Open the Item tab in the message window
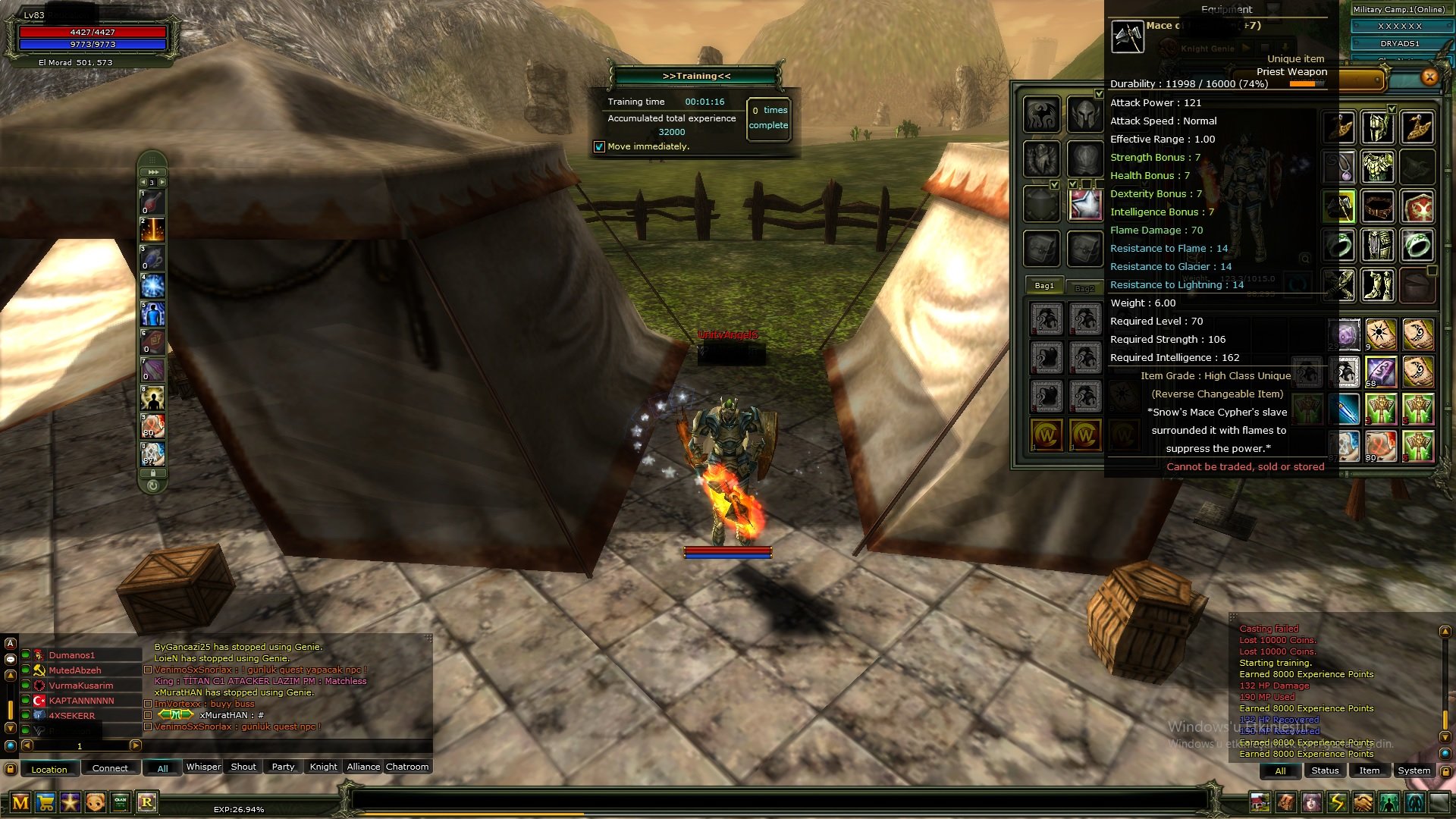Image resolution: width=1456 pixels, height=819 pixels. tap(1370, 770)
